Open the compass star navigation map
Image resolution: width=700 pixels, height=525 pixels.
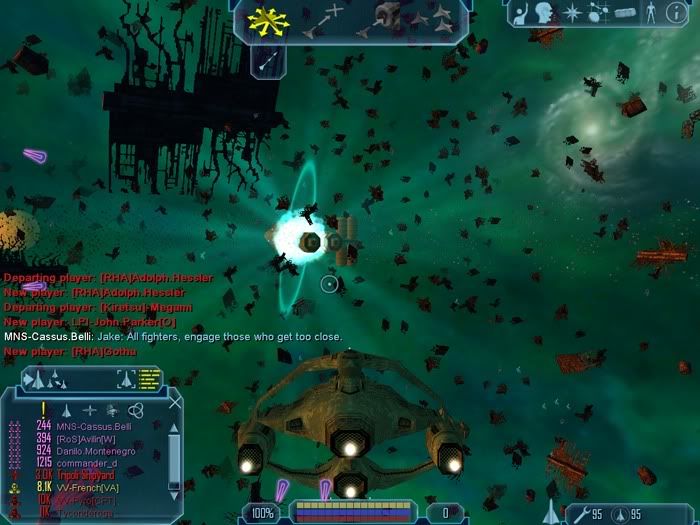pyautogui.click(x=573, y=14)
